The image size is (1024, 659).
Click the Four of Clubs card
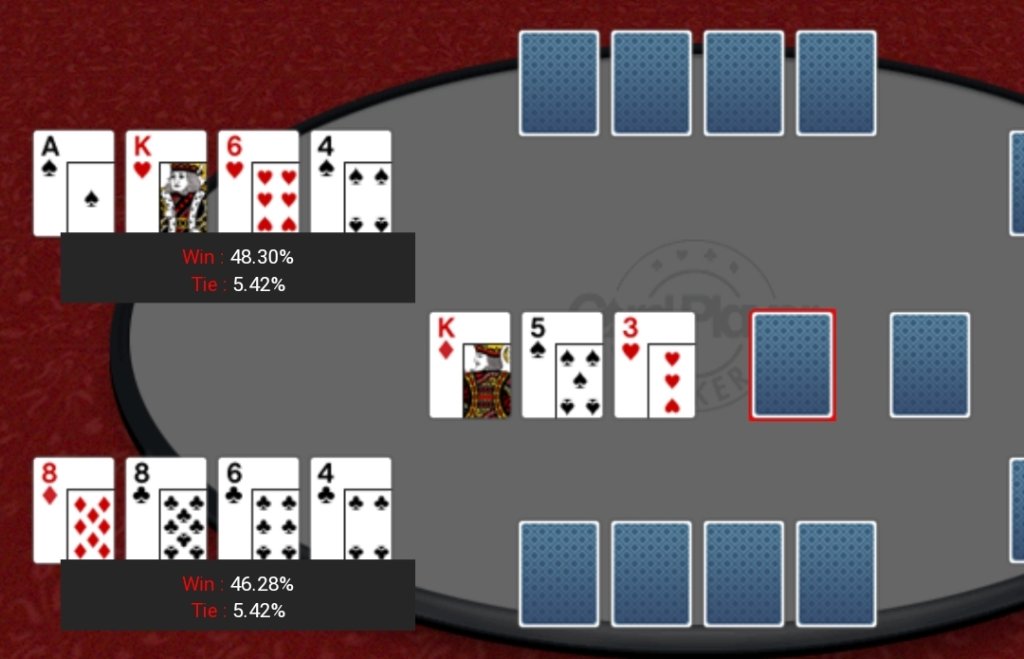(350, 509)
